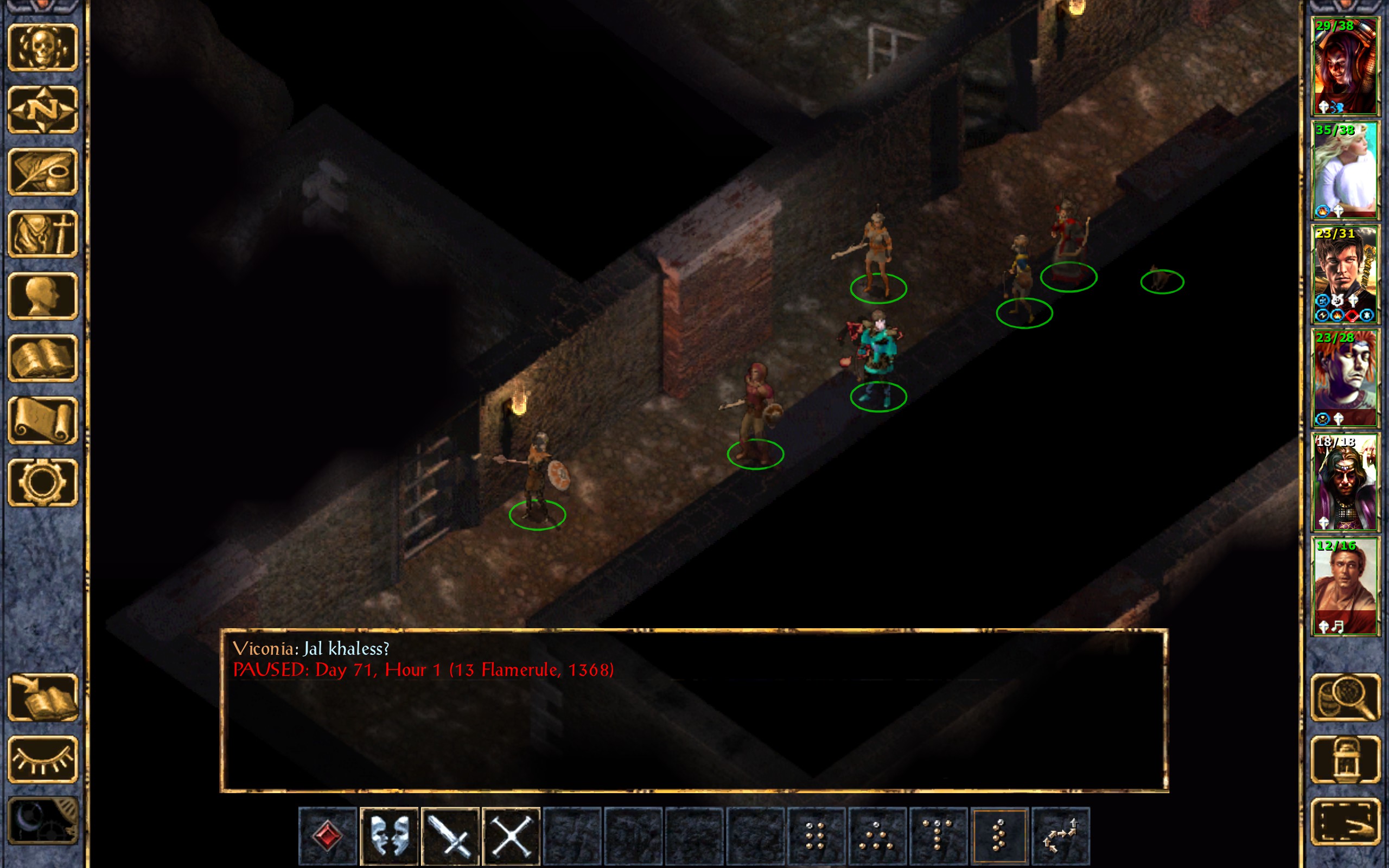Click the skull button atop the sidebar
The height and width of the screenshot is (868, 1389).
click(43, 48)
